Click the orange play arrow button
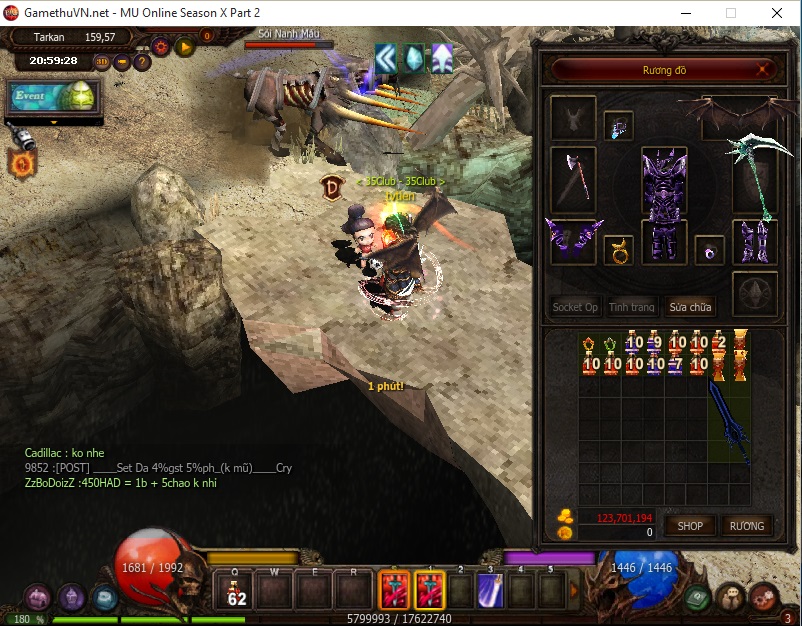Image resolution: width=802 pixels, height=626 pixels. click(x=184, y=46)
